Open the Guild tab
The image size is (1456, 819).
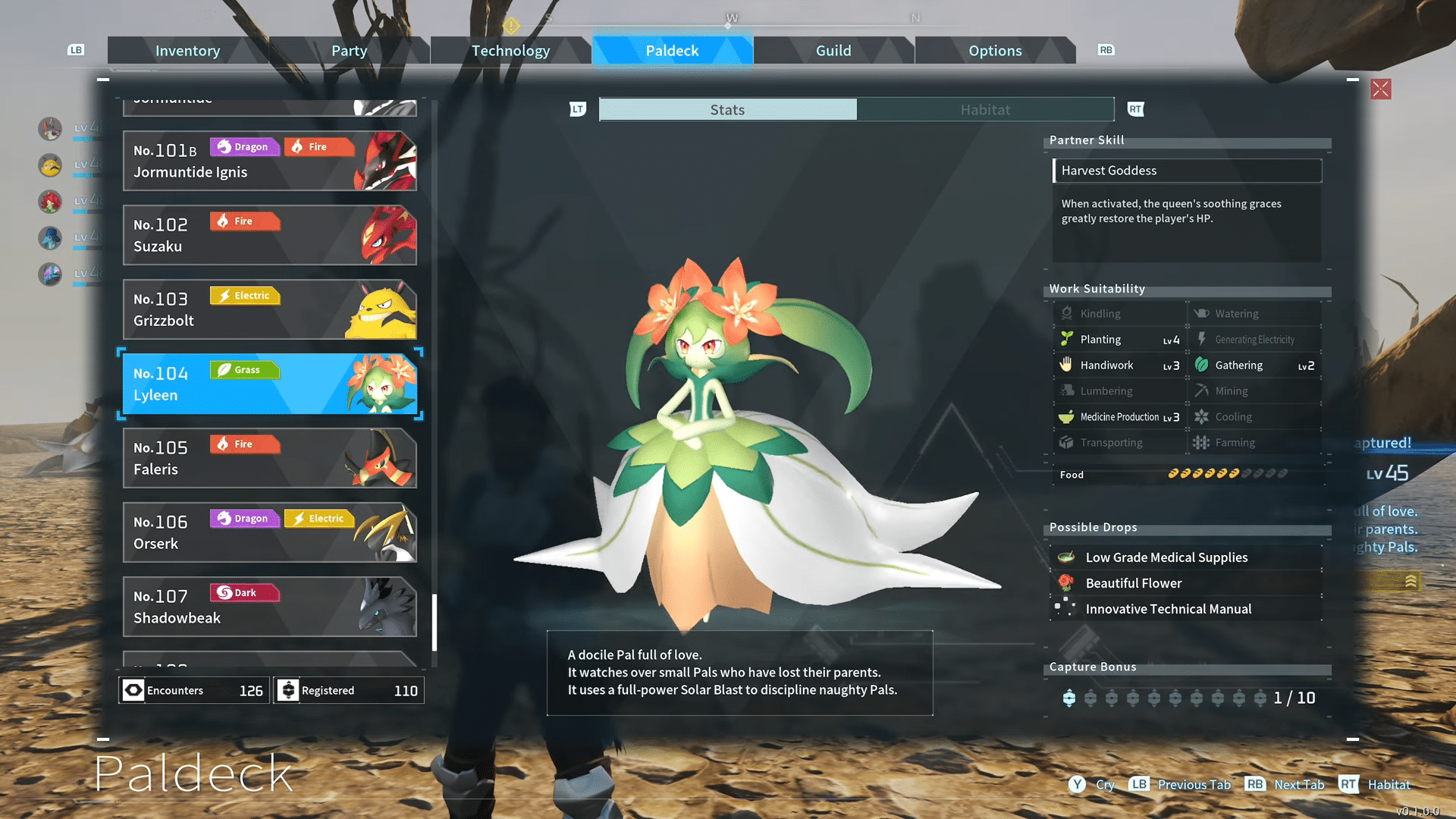pos(833,51)
